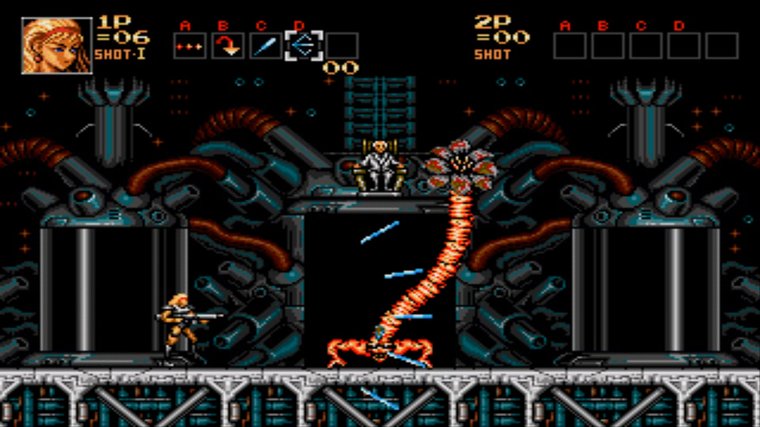Switch to weapon slot C, the blue laser
This screenshot has width=760, height=427.
(x=264, y=45)
